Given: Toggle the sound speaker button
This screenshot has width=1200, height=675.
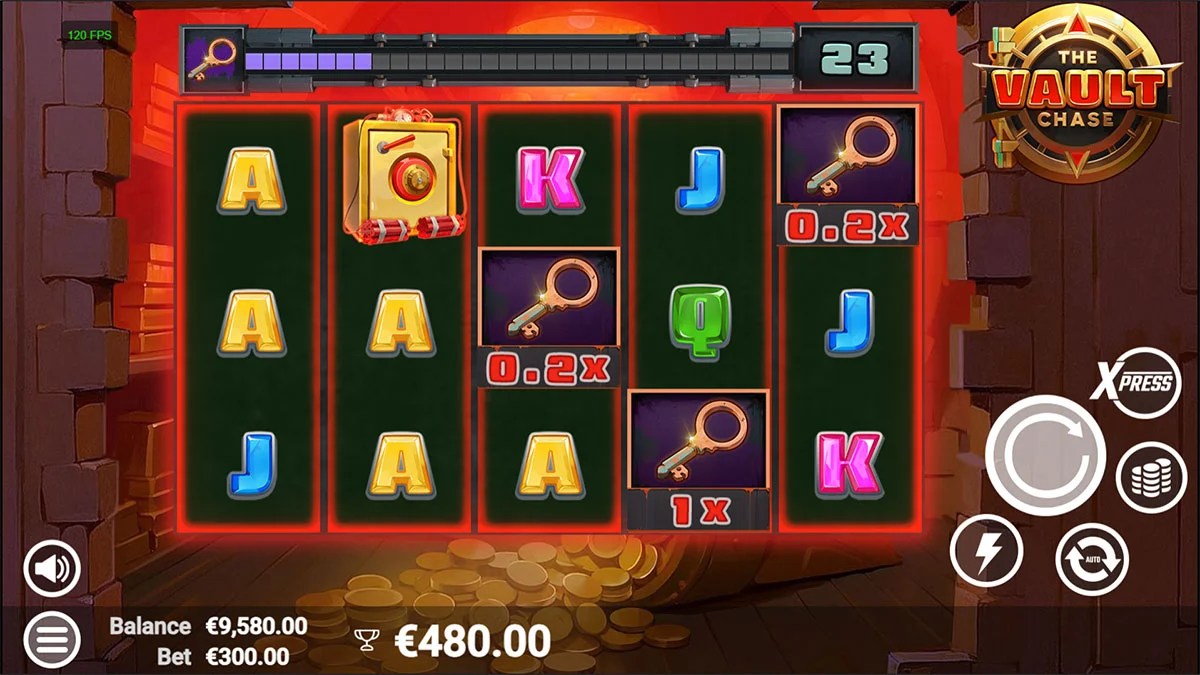Looking at the screenshot, I should (x=52, y=569).
